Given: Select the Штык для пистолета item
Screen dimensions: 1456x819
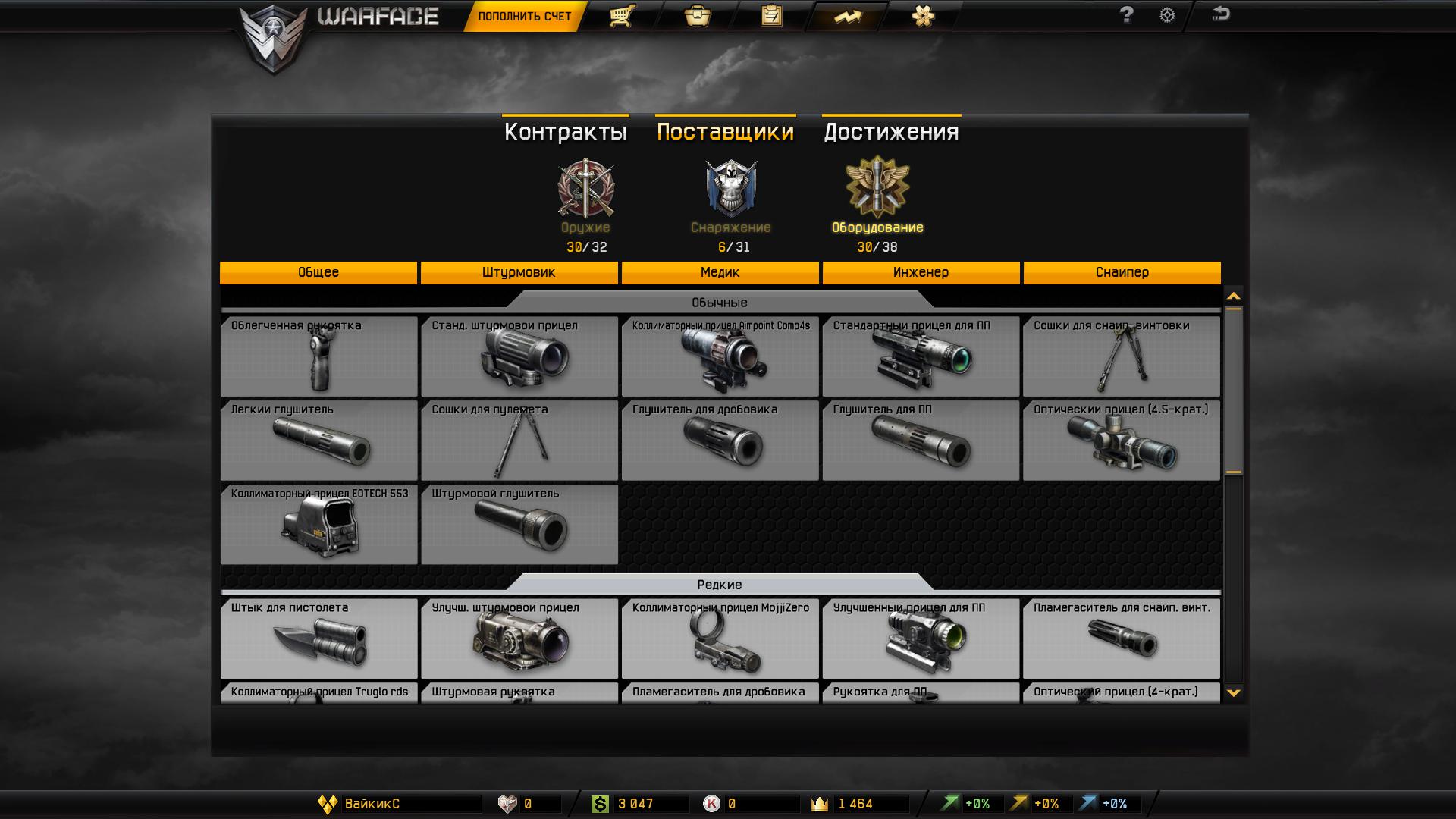Looking at the screenshot, I should click(x=318, y=639).
